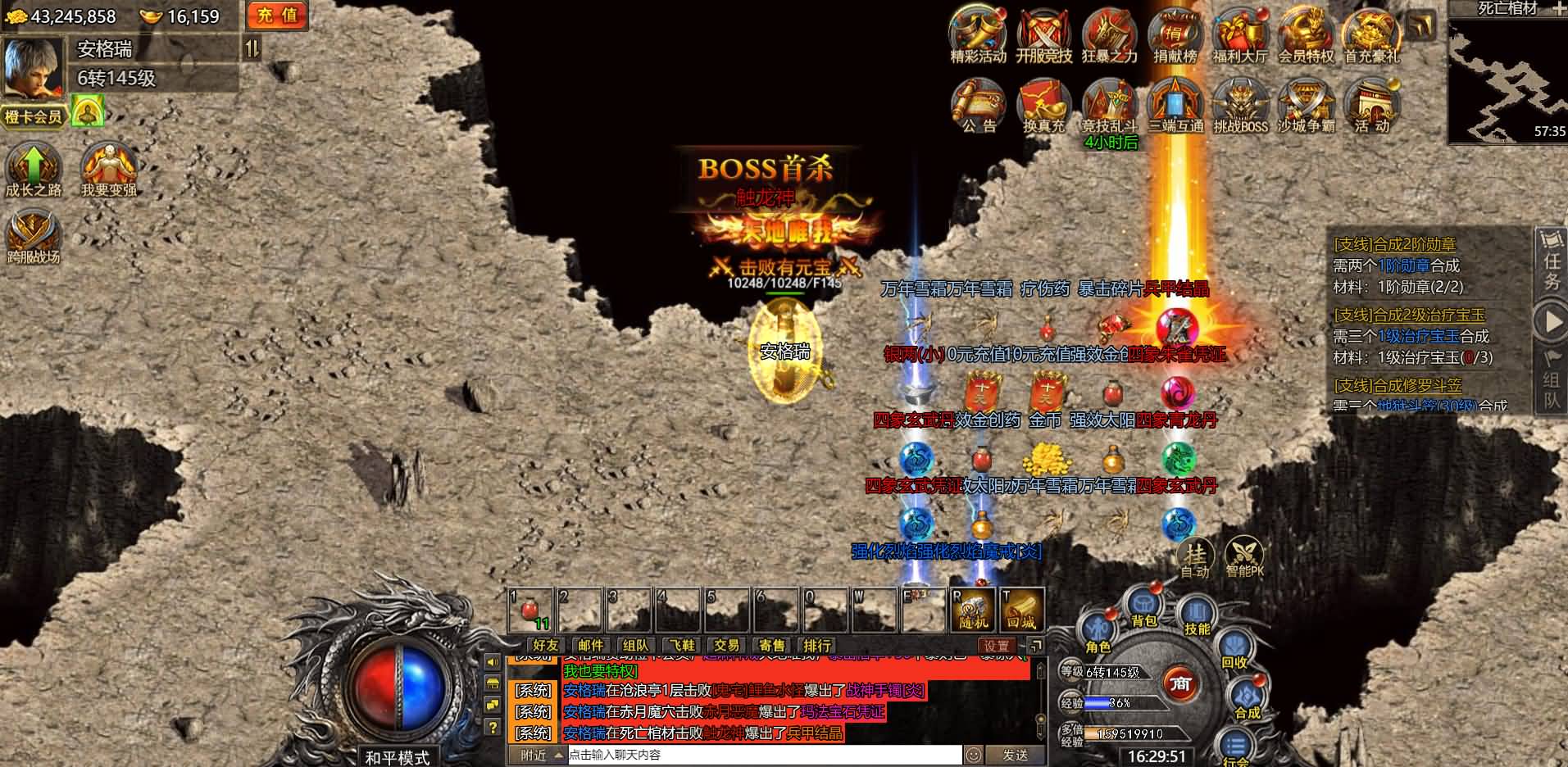Open the 技能 skills menu
The height and width of the screenshot is (767, 1568).
pos(1197,619)
